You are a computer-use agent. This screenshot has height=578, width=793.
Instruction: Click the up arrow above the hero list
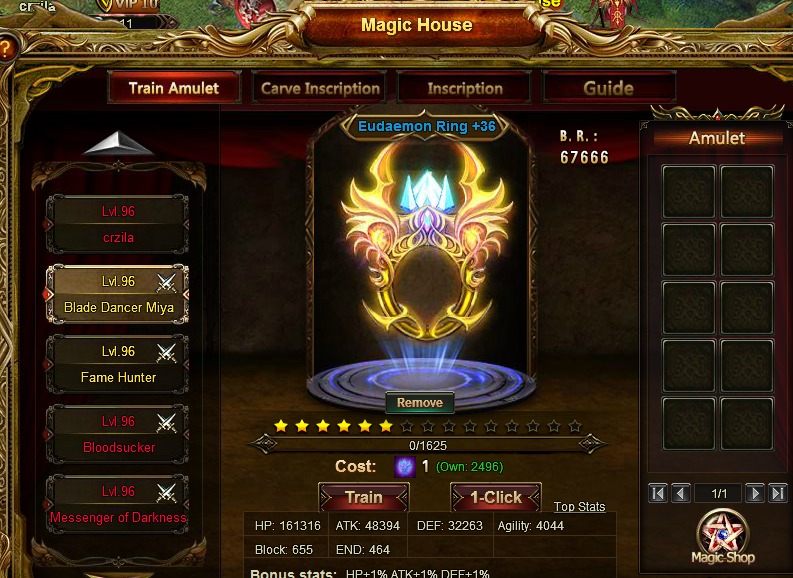[118, 143]
